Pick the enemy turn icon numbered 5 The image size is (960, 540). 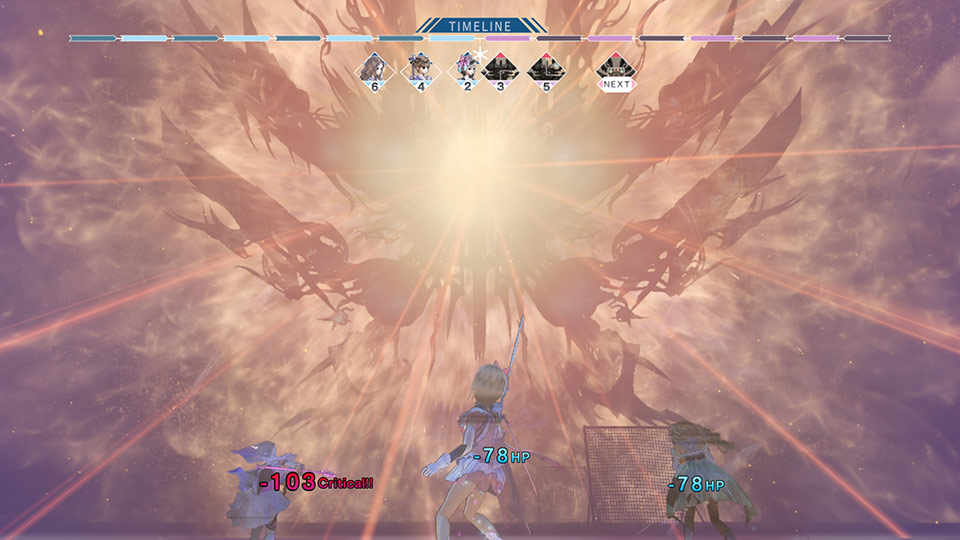point(545,69)
